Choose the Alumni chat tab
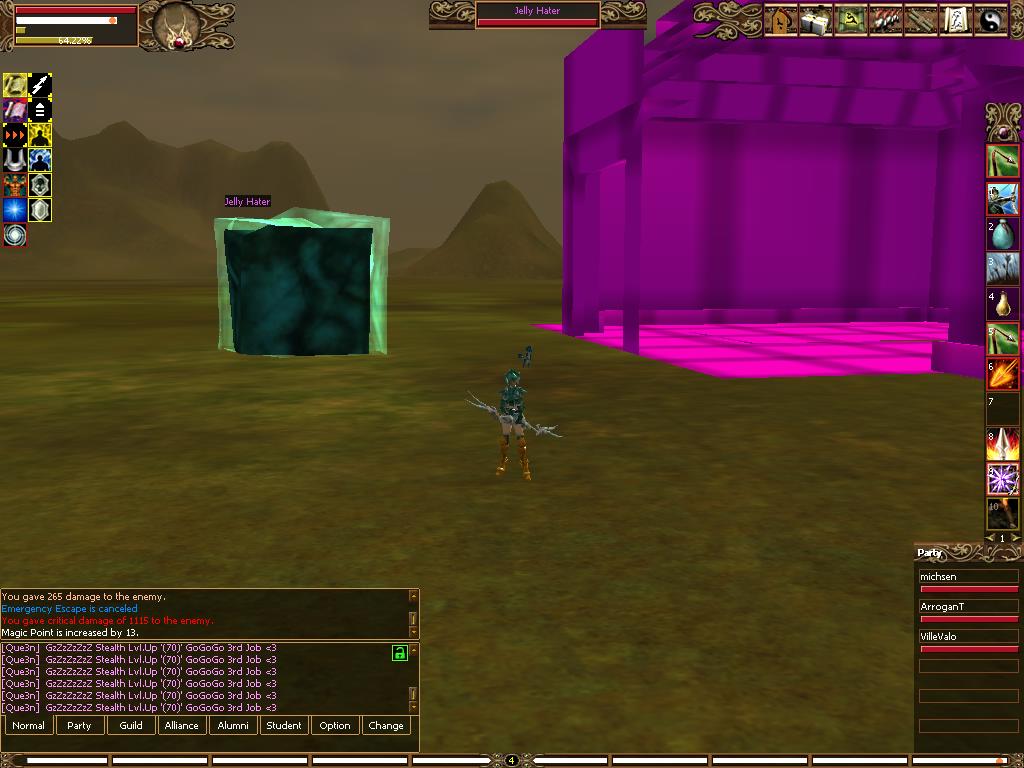Image resolution: width=1024 pixels, height=768 pixels. (x=233, y=726)
